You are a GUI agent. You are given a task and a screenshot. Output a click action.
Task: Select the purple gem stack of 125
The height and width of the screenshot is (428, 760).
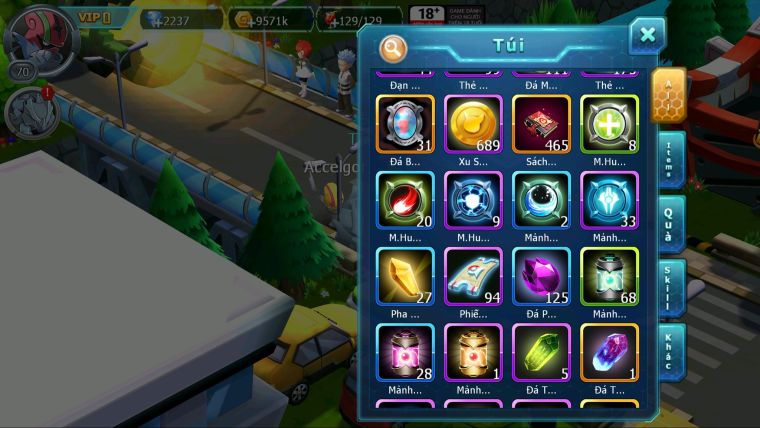(541, 276)
